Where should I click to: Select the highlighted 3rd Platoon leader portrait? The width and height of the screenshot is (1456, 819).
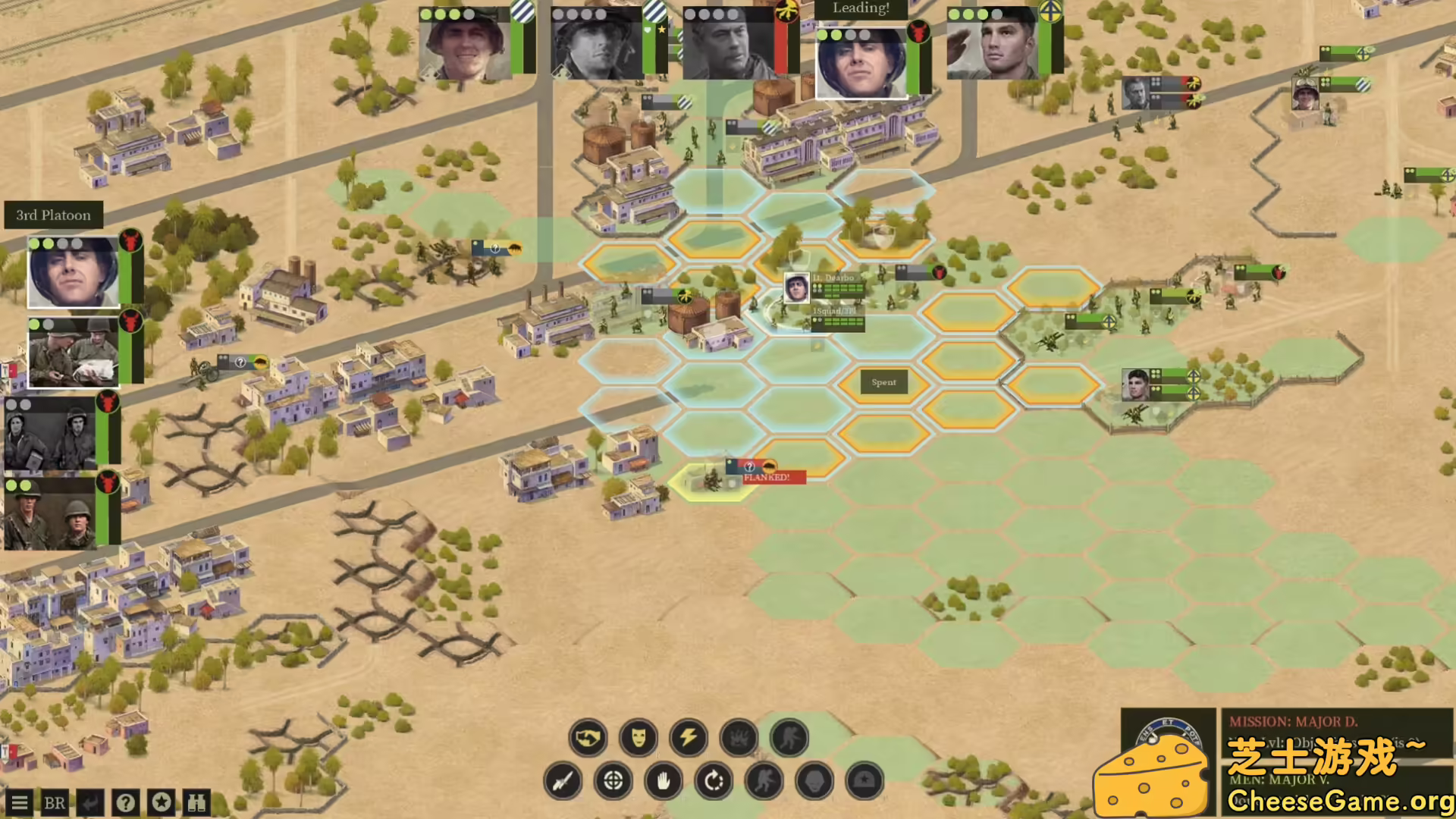click(x=73, y=272)
